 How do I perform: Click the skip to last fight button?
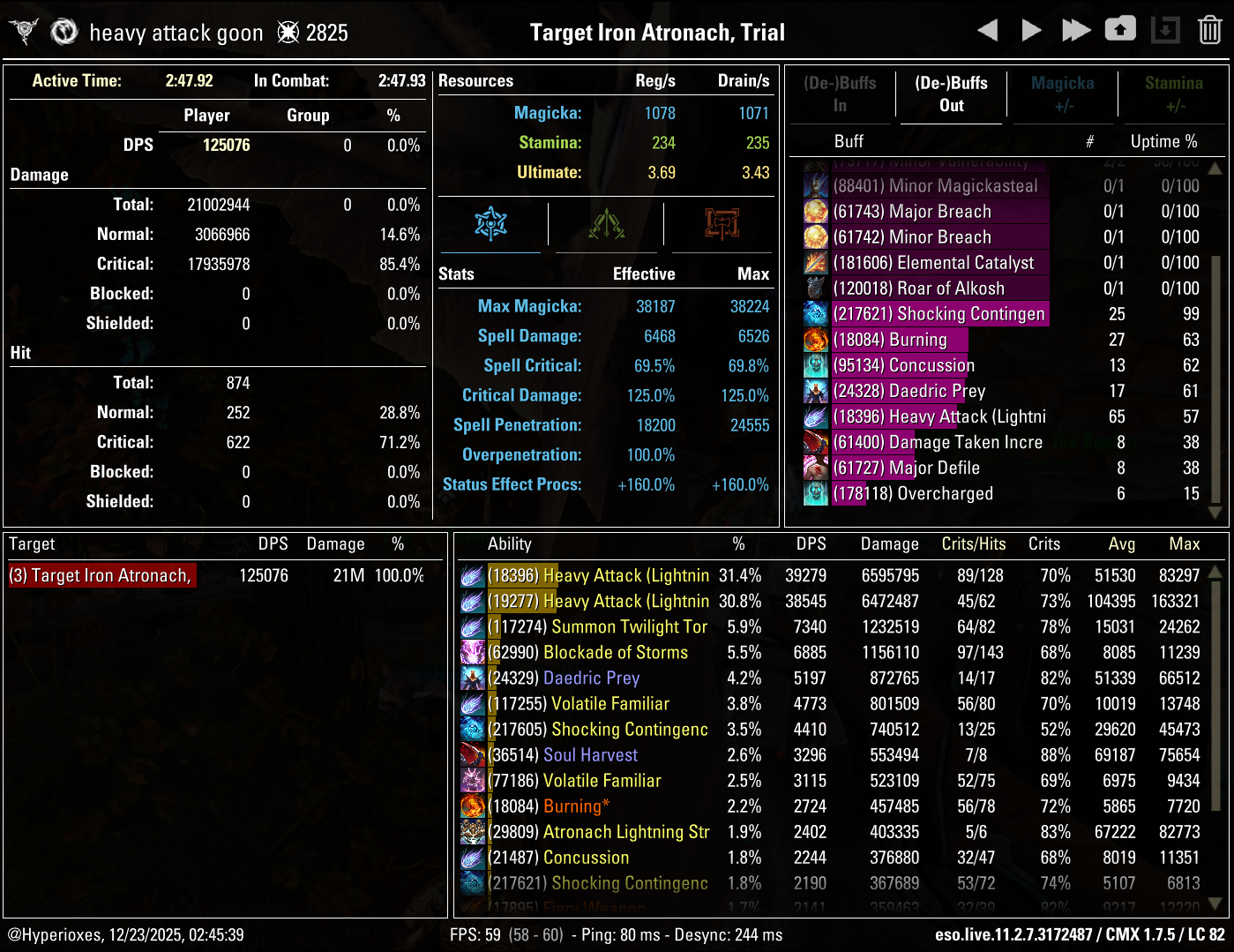coord(1076,29)
